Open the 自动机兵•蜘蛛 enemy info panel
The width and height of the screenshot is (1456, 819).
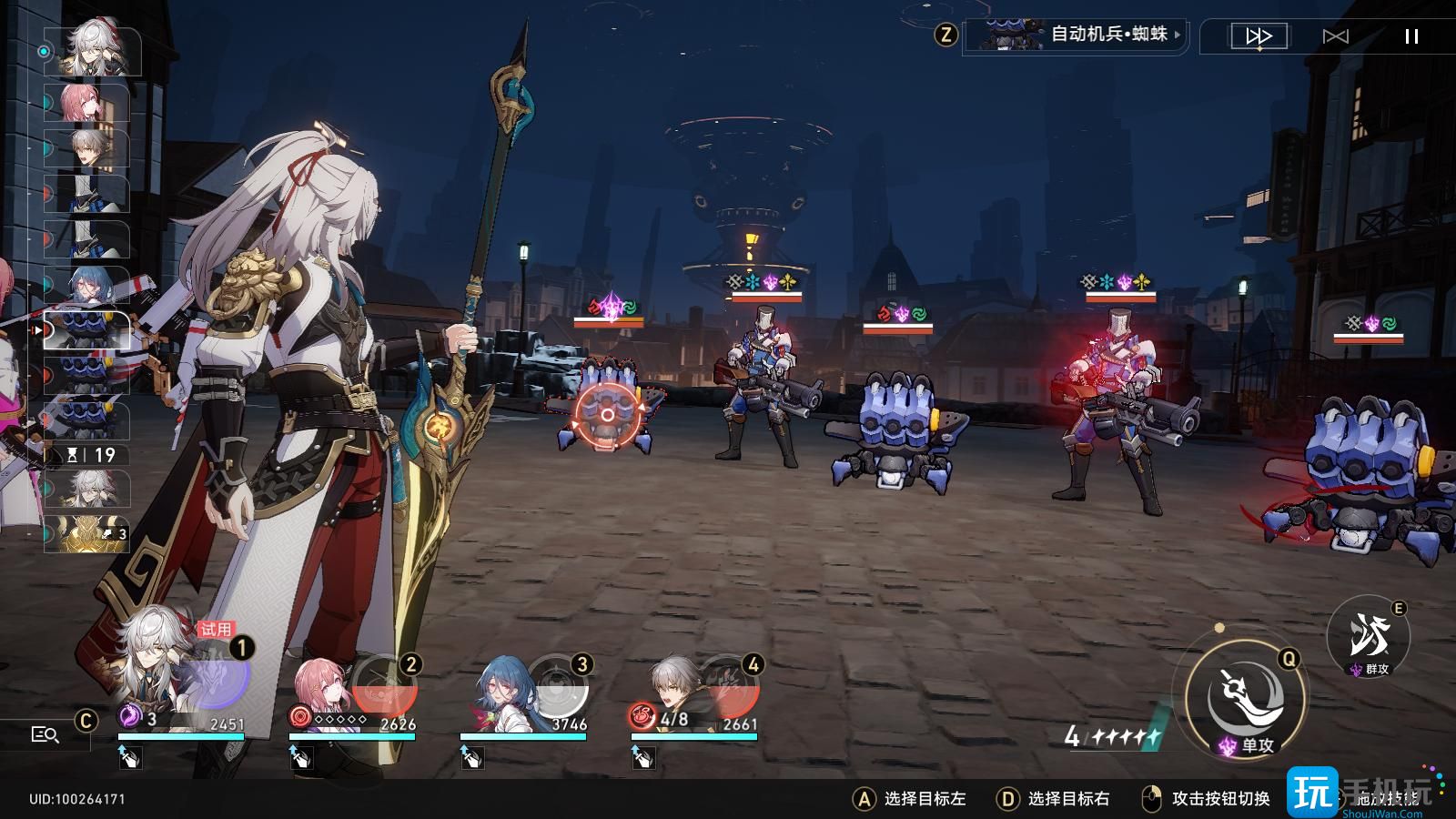[x=1076, y=35]
